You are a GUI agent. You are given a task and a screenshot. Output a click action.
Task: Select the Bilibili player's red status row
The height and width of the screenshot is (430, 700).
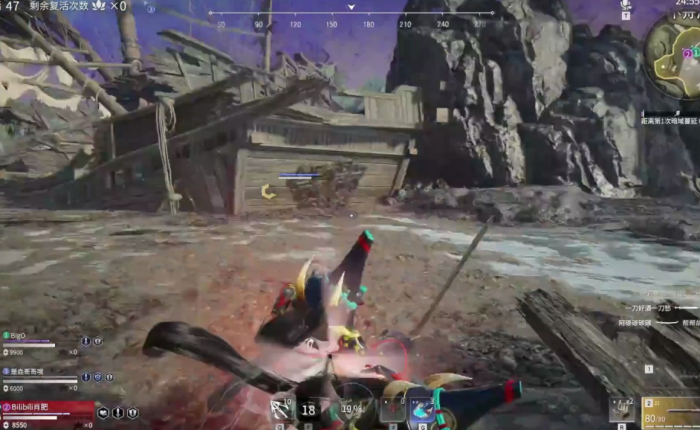pos(45,411)
